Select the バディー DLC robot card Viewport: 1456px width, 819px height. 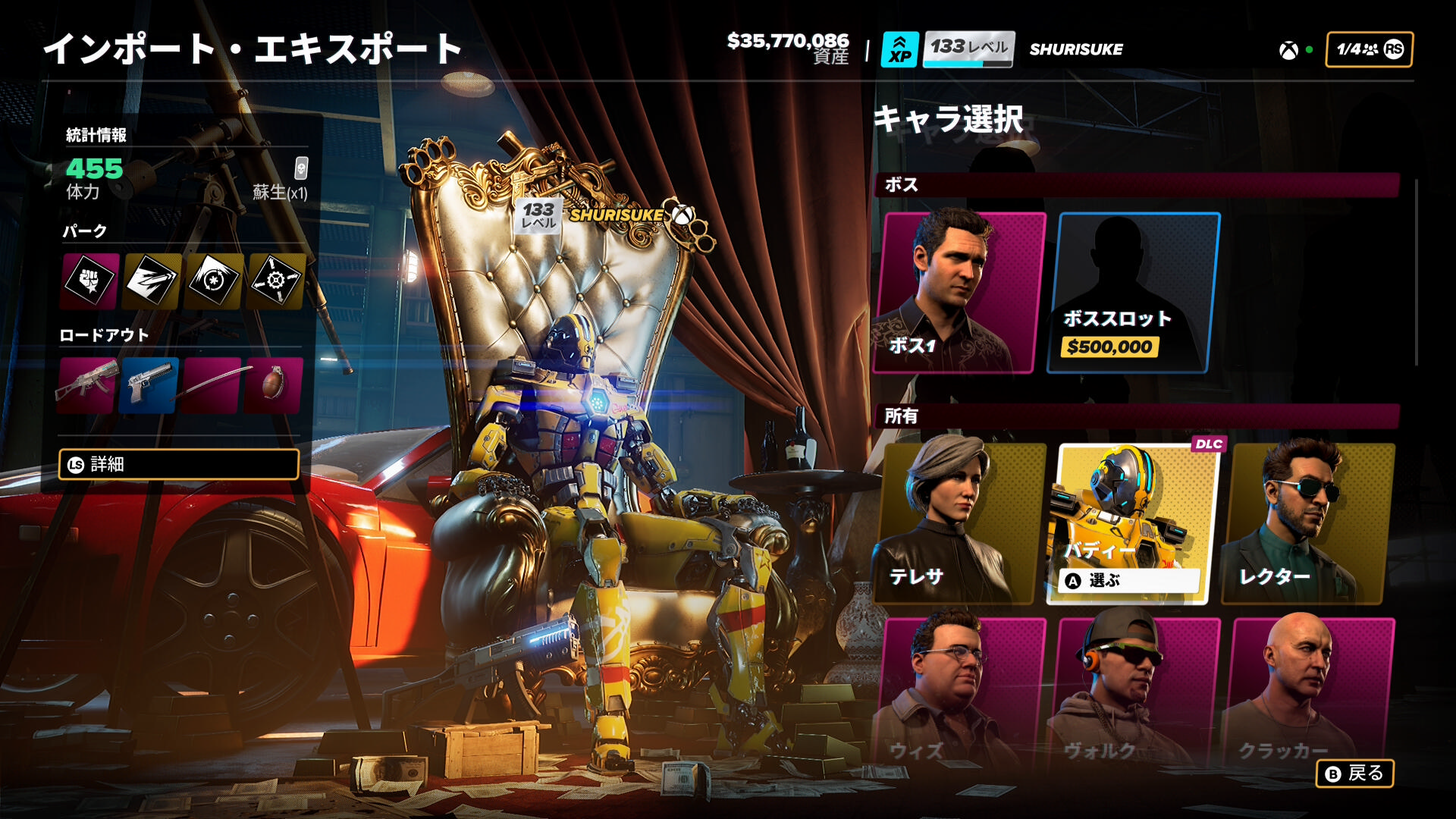click(x=1133, y=523)
